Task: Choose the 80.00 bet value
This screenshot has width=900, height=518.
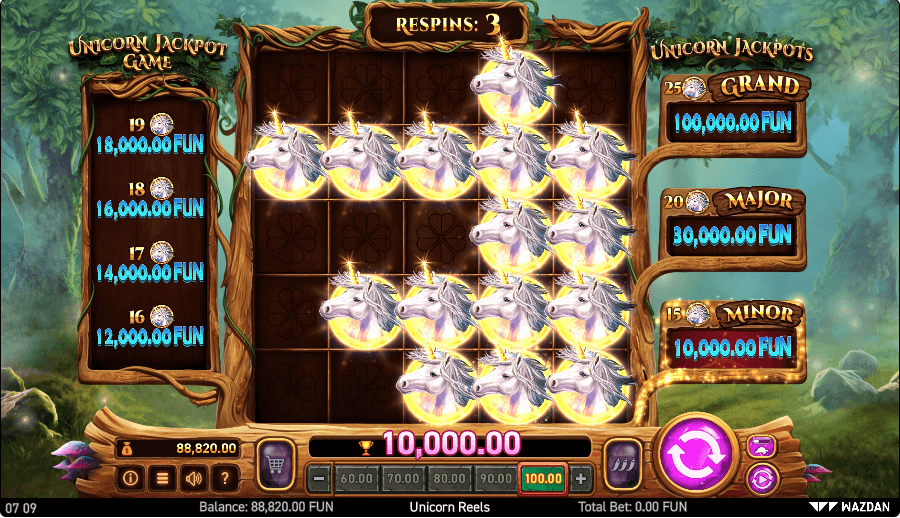Action: [450, 479]
